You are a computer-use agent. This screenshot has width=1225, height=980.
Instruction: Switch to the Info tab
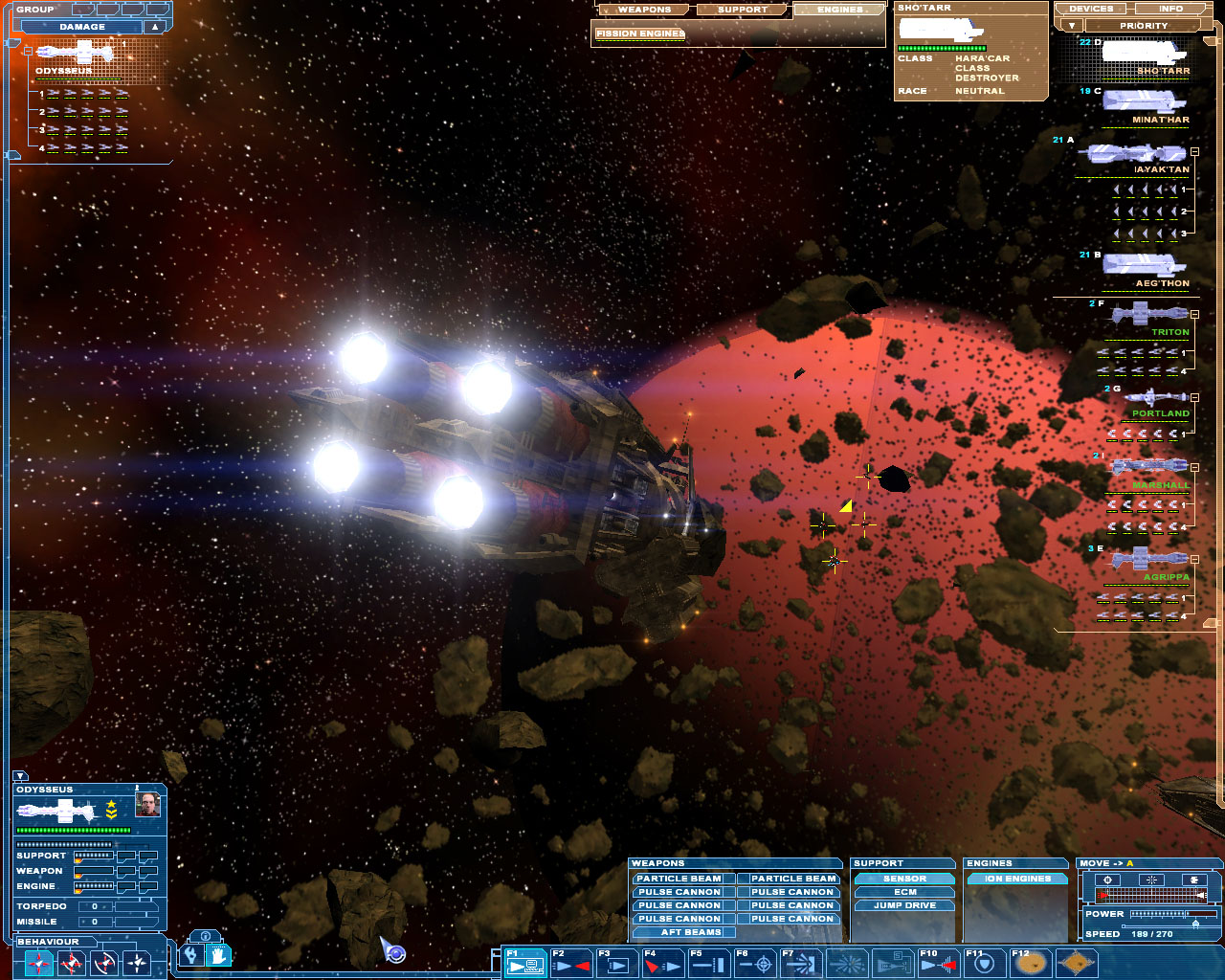1170,9
